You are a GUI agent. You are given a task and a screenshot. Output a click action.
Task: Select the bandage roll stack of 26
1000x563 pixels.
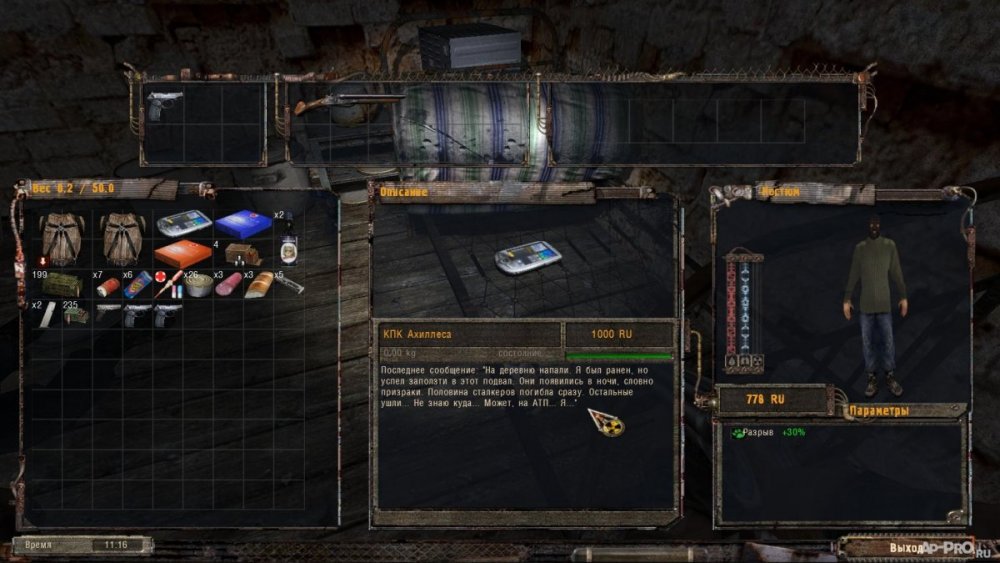(198, 284)
